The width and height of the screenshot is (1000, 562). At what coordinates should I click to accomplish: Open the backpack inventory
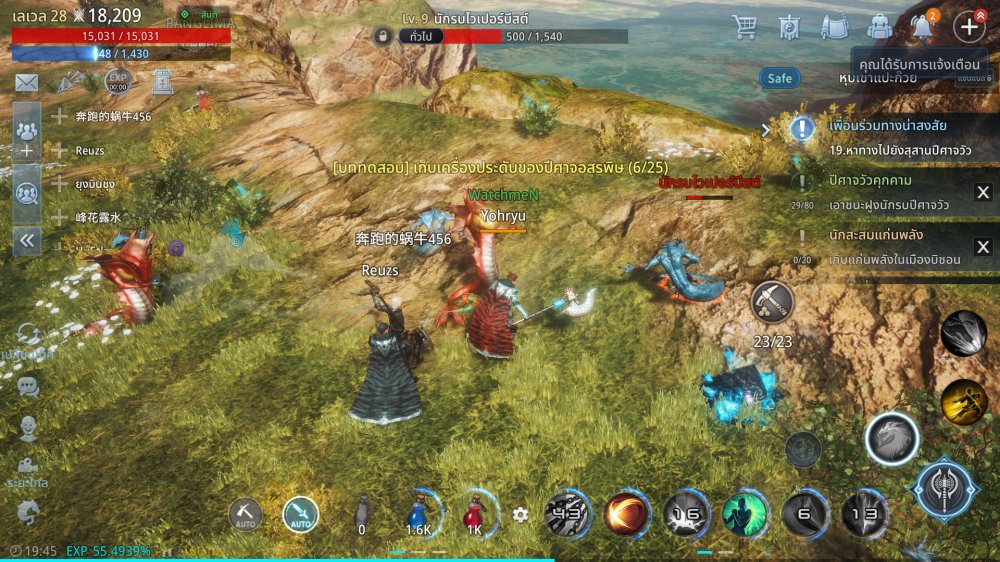click(x=879, y=27)
